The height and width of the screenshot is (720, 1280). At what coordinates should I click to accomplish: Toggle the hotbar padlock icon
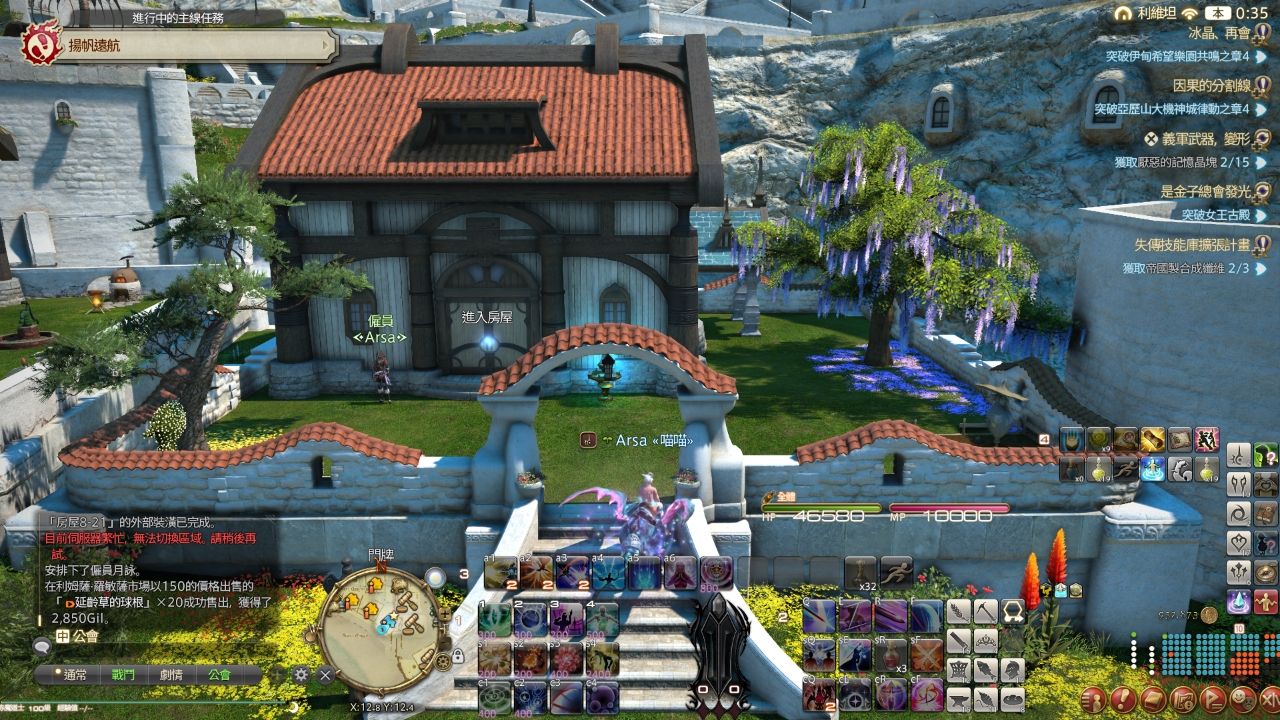(x=457, y=656)
